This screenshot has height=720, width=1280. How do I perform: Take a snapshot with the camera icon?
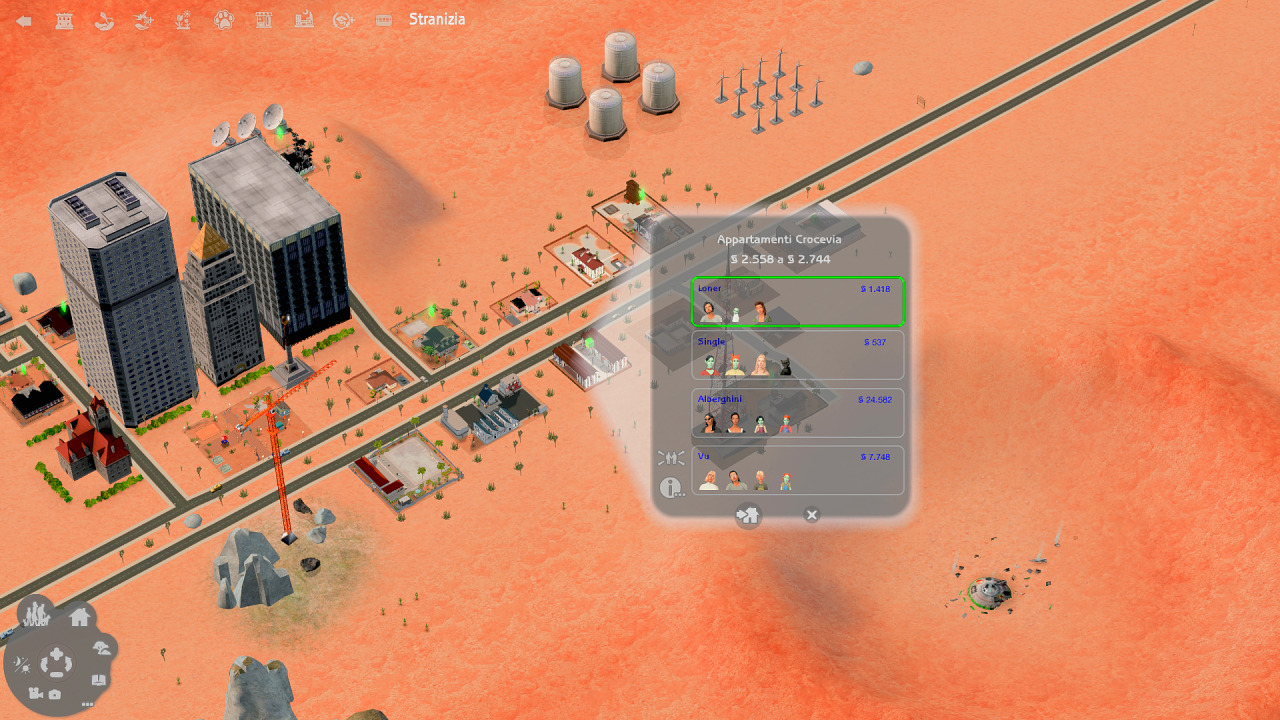(x=55, y=694)
